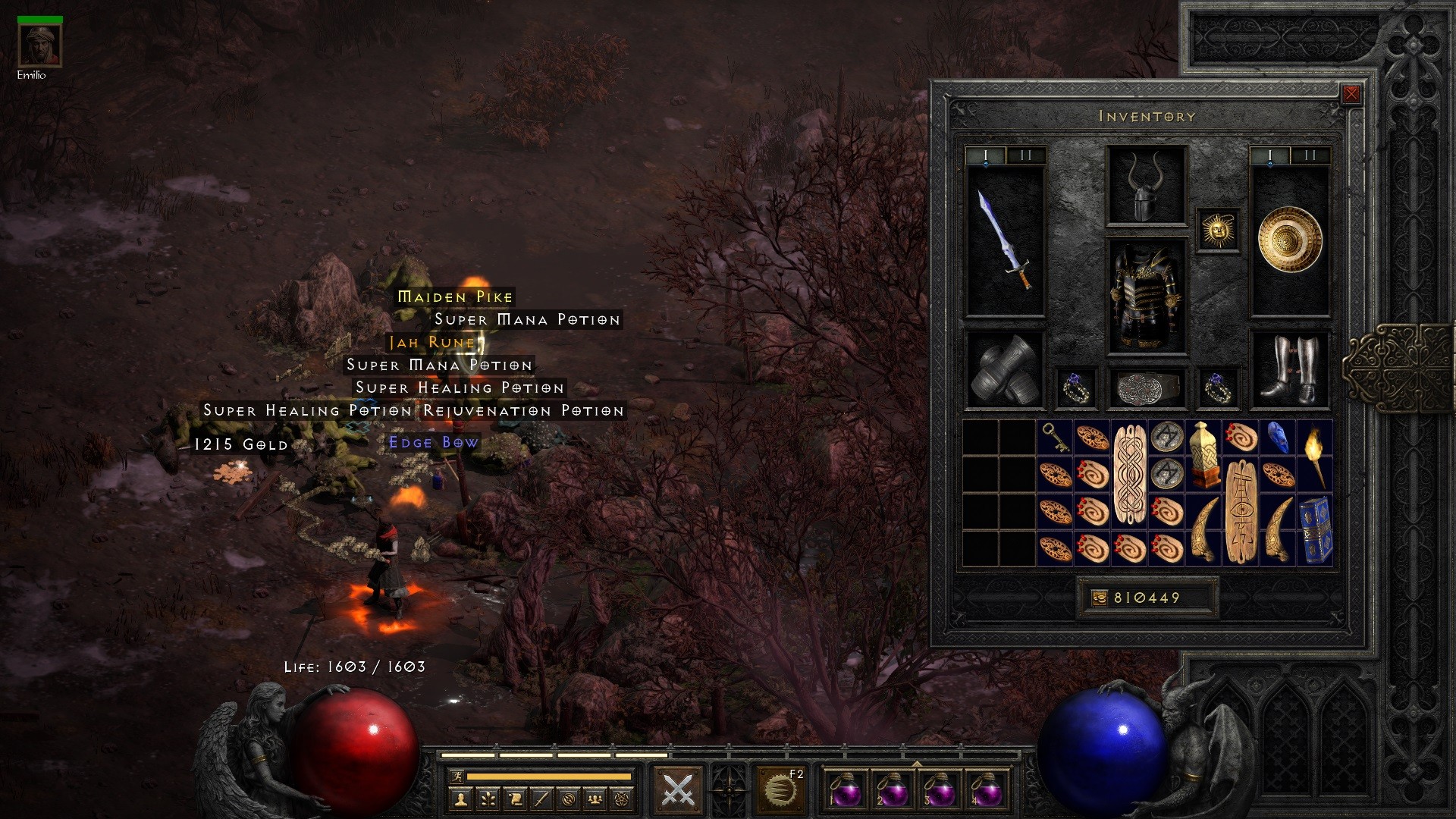The image size is (1456, 819).
Task: Pick up the flaming torch charm
Action: tap(1315, 456)
